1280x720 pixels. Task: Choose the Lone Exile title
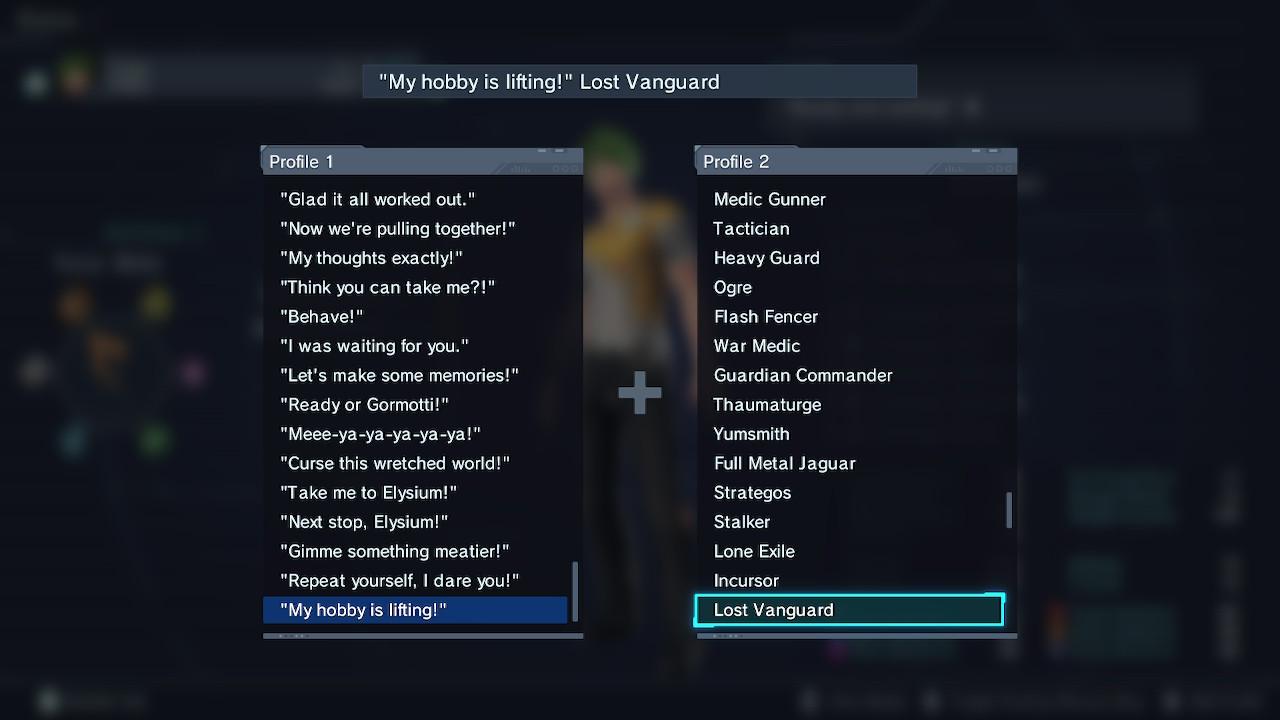(x=754, y=551)
